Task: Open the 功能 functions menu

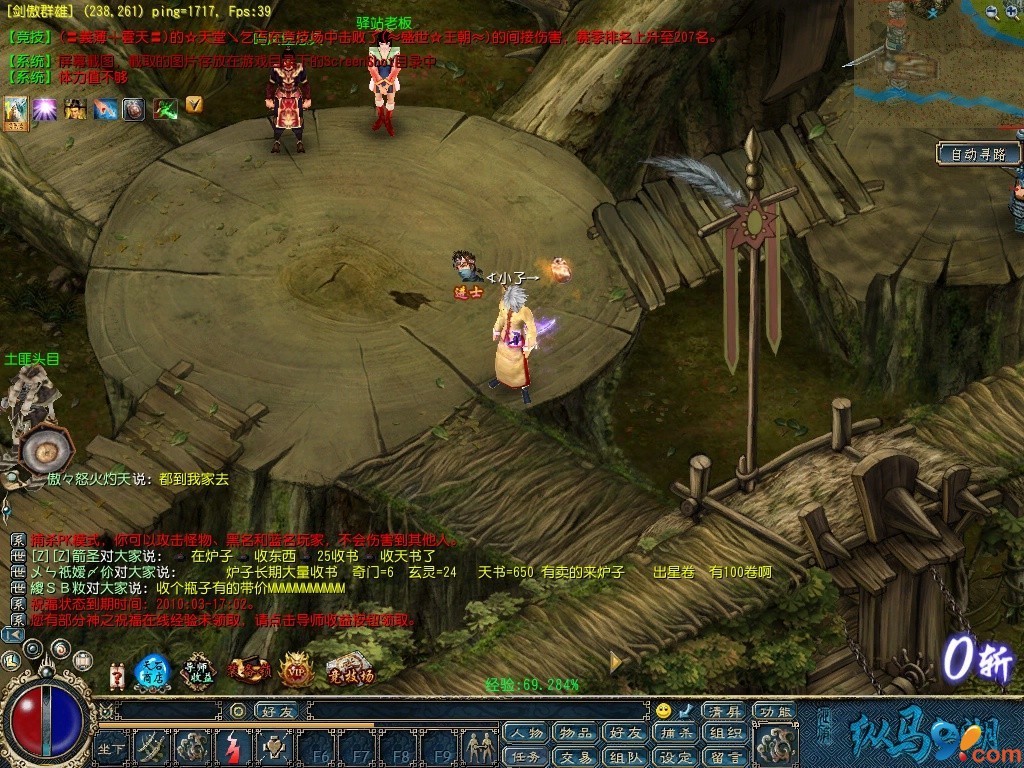Action: tap(775, 711)
